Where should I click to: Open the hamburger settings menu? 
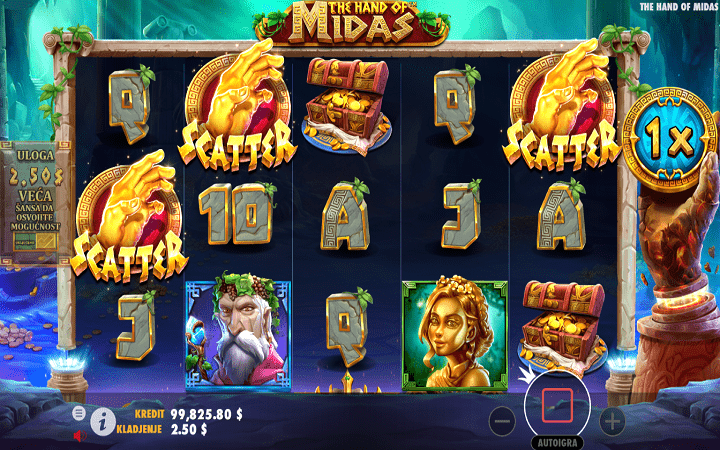click(x=78, y=412)
